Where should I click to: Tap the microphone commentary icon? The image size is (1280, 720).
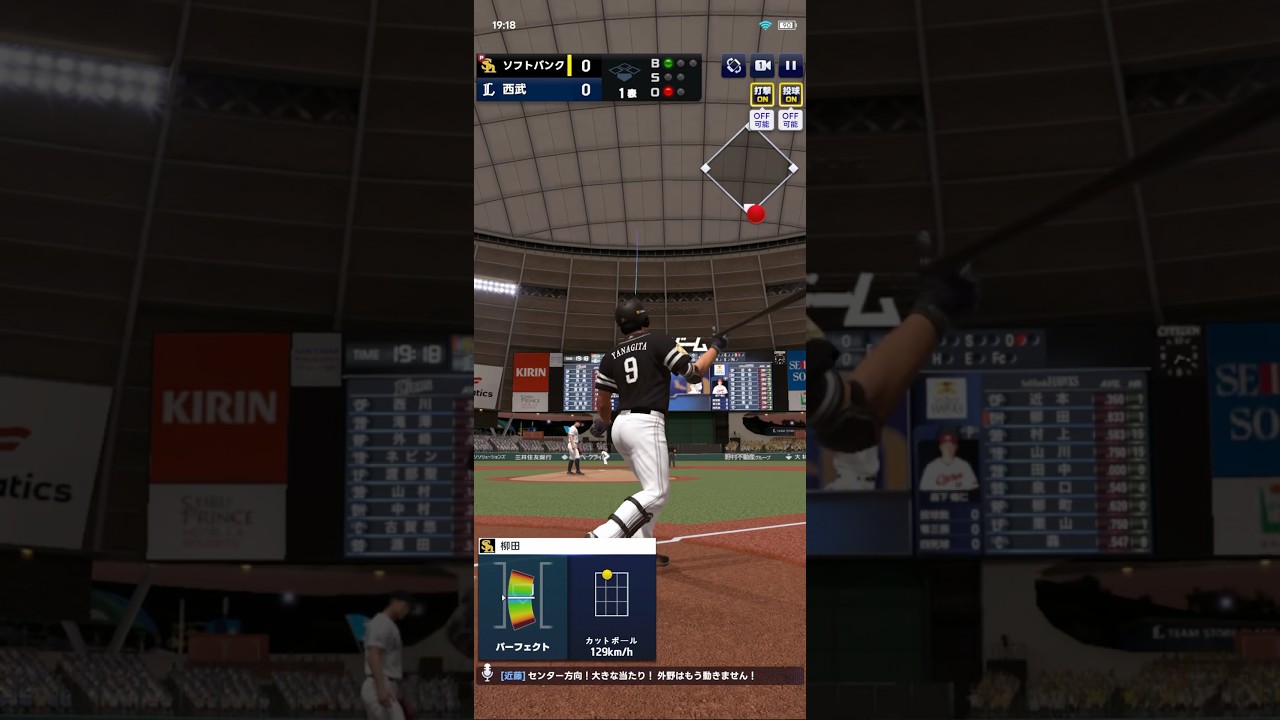point(487,675)
